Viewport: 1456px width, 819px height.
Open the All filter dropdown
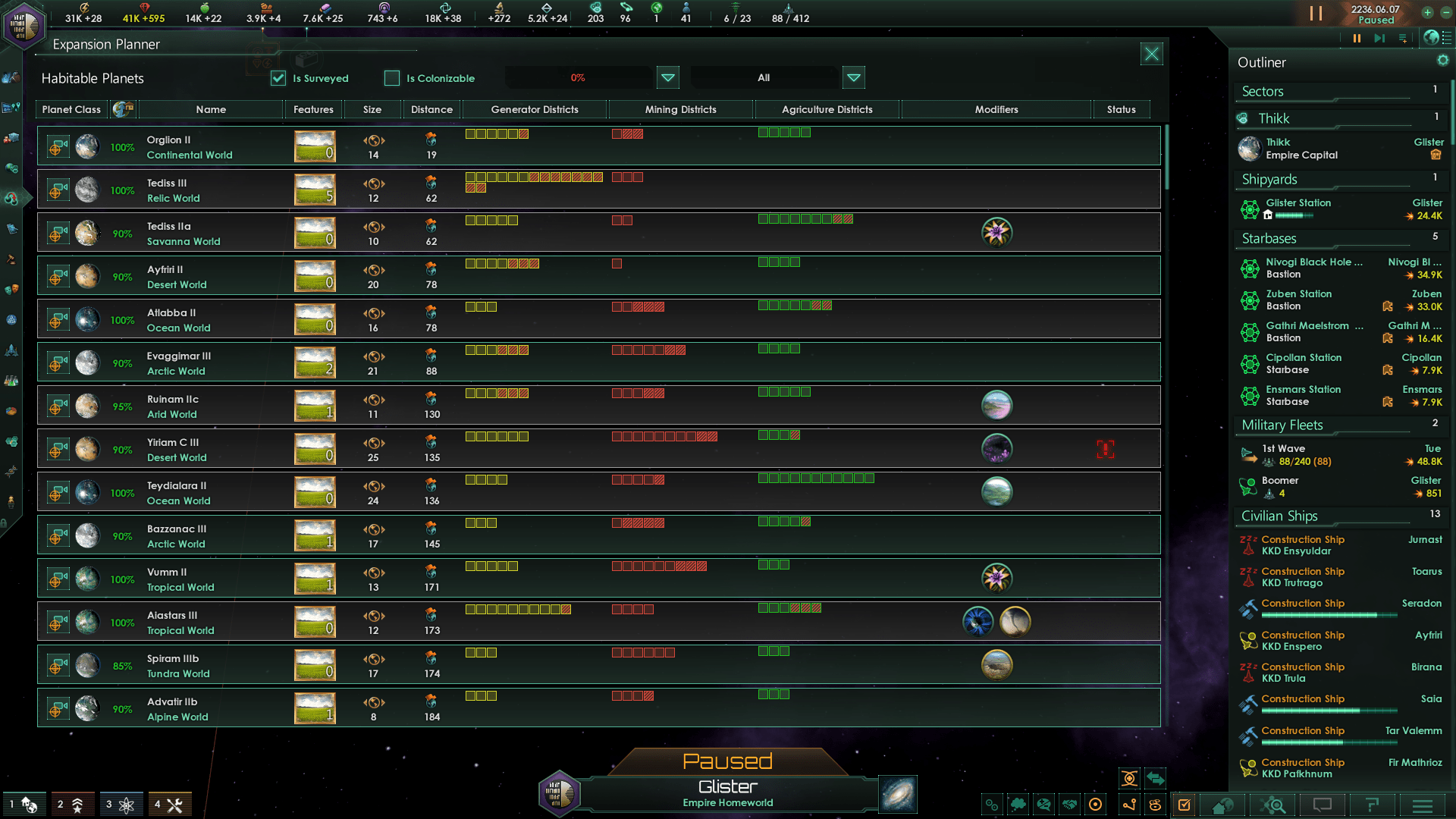853,77
